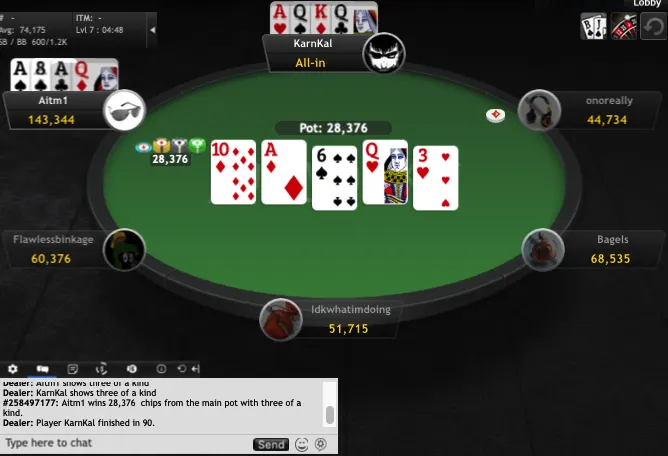Open the emoji smiley picker
This screenshot has width=668, height=456.
tap(302, 444)
